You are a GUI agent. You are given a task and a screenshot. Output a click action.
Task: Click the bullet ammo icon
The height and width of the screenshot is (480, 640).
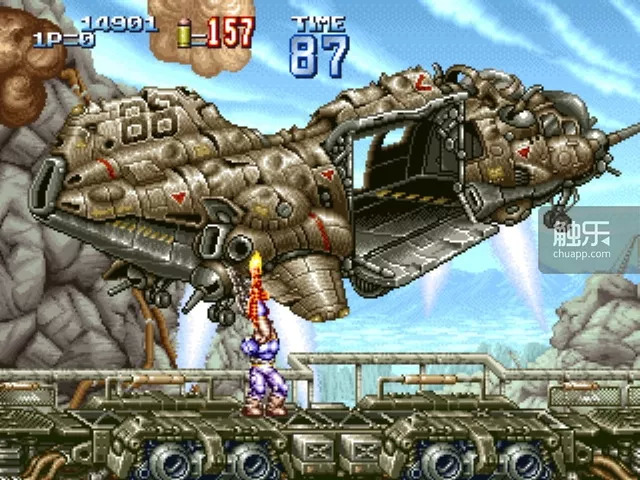click(x=183, y=33)
